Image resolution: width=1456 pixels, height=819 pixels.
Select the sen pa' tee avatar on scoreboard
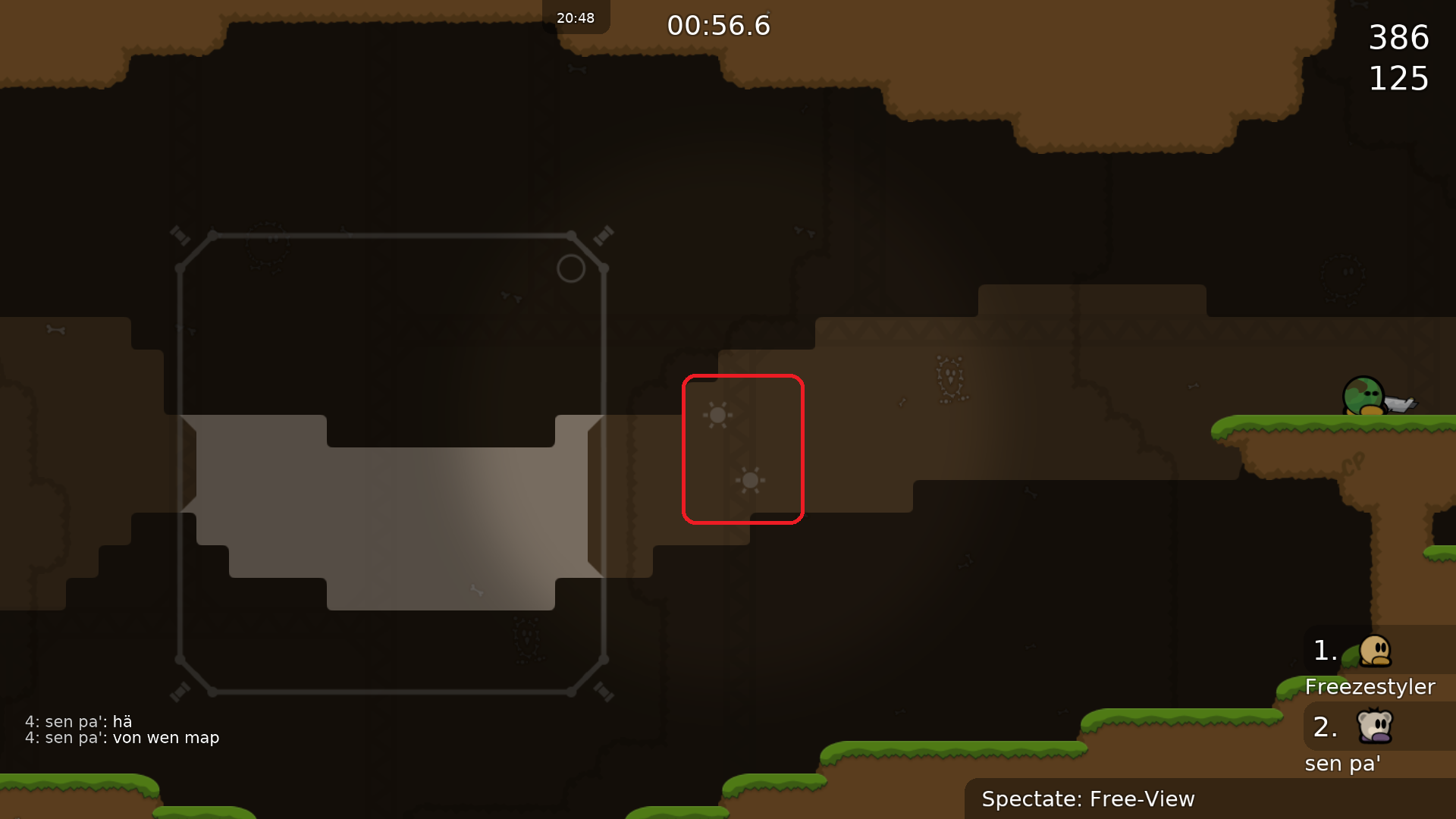pyautogui.click(x=1376, y=726)
